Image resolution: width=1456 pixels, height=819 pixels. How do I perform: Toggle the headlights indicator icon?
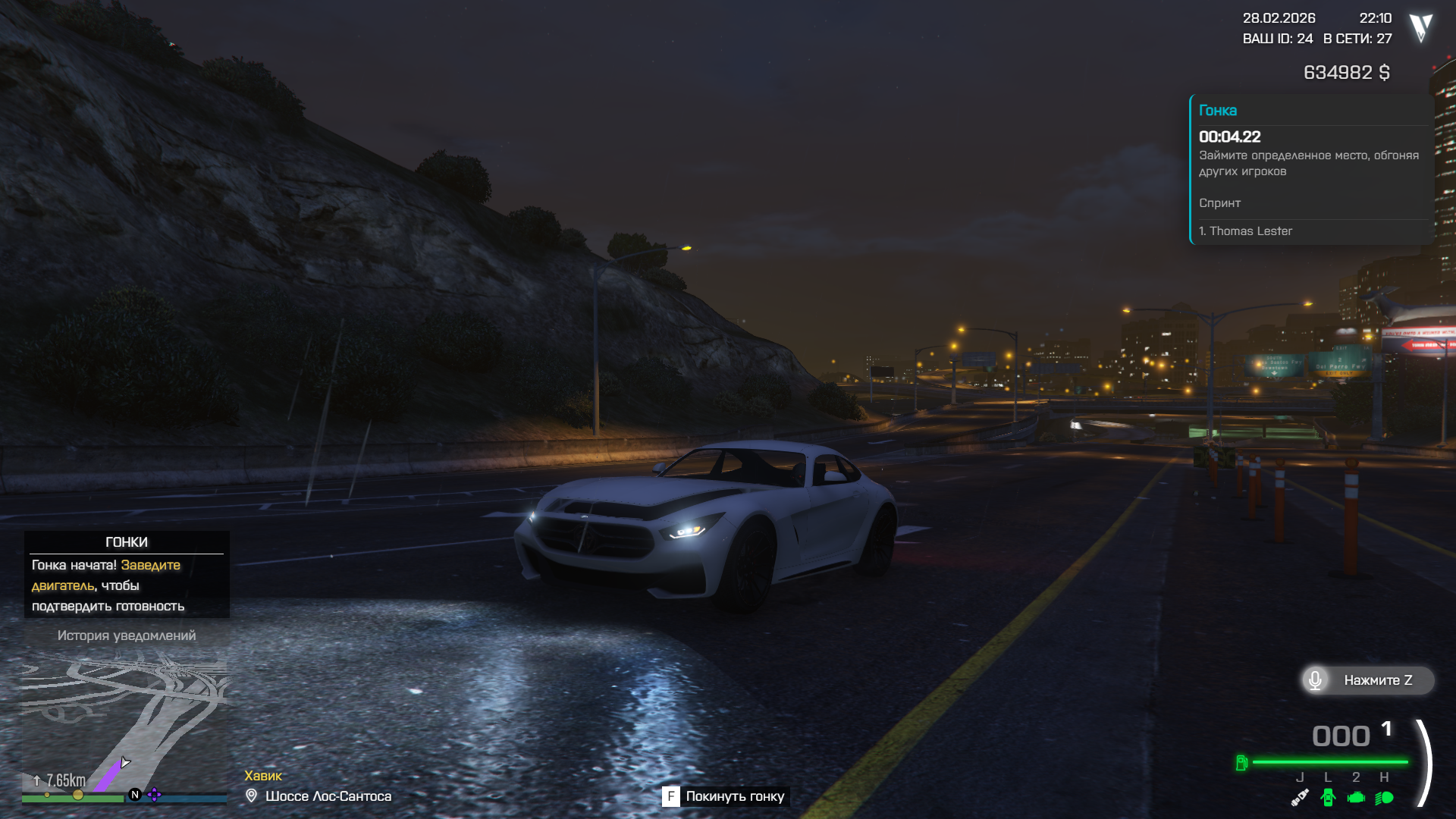[1384, 797]
